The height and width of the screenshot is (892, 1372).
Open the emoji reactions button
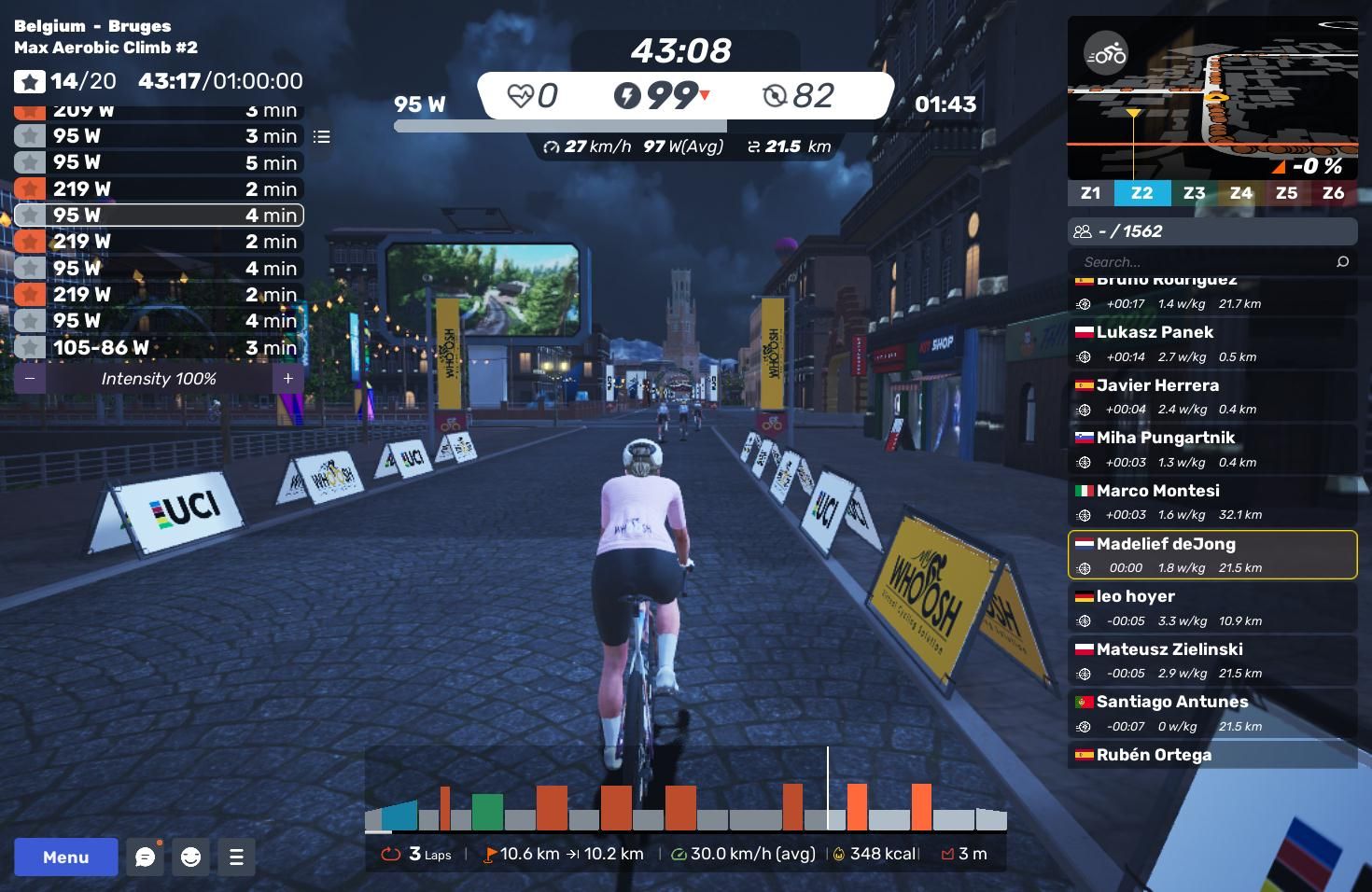(x=190, y=857)
